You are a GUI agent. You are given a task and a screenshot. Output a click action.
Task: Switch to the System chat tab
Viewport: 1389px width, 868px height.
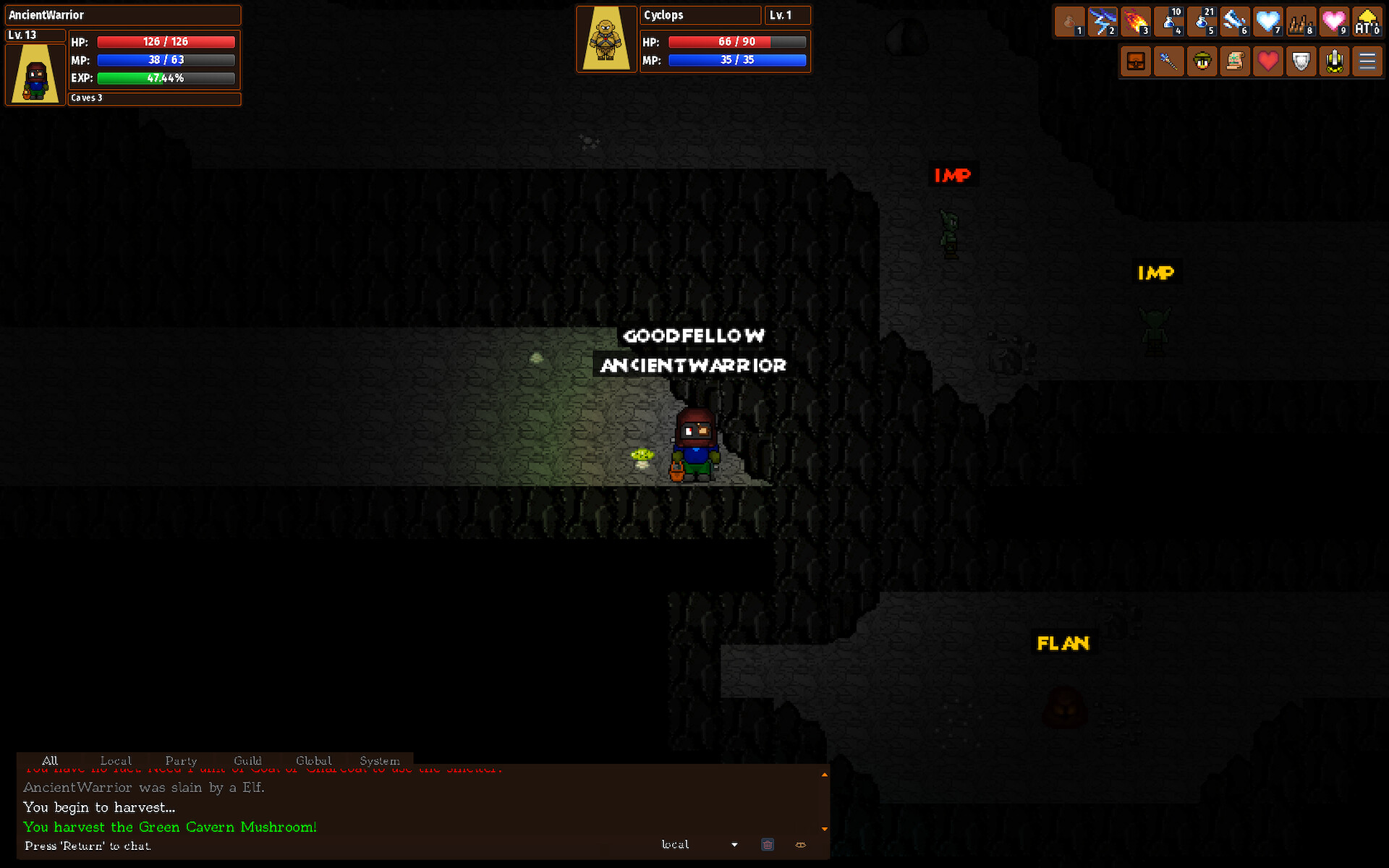coord(379,760)
